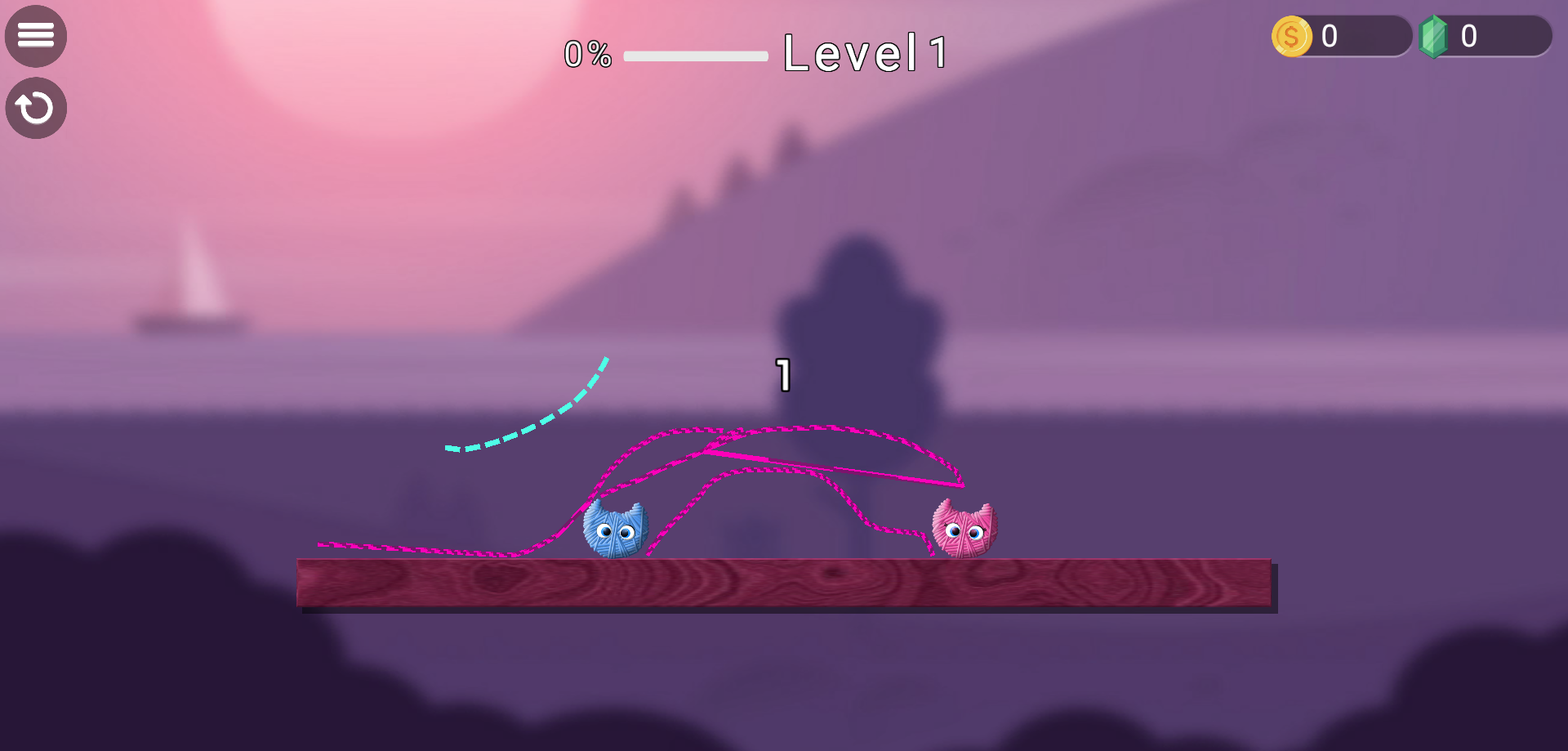
Task: Open the gold coin balance
Action: pos(1340,37)
